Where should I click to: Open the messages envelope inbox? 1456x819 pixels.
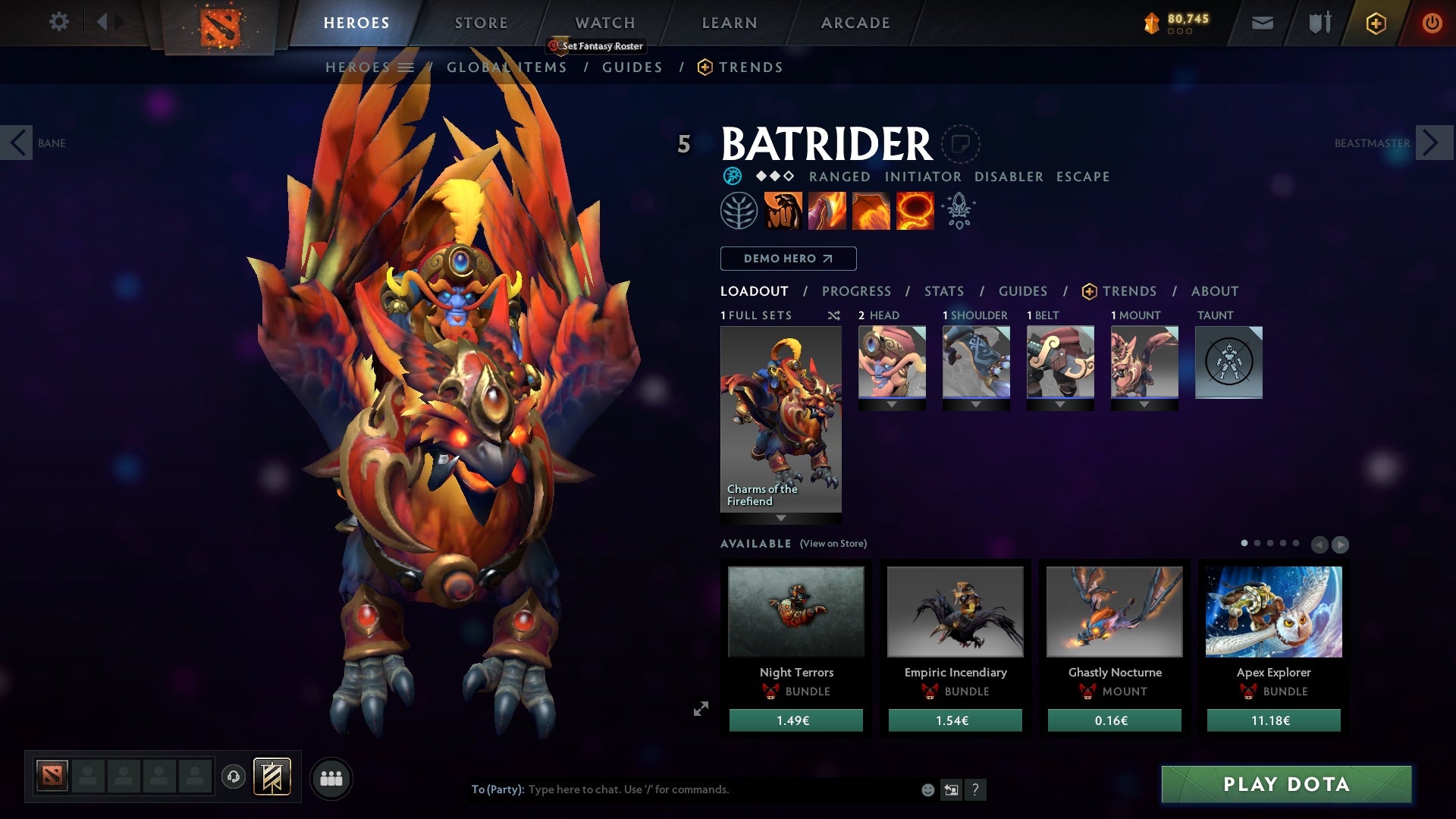point(1262,22)
